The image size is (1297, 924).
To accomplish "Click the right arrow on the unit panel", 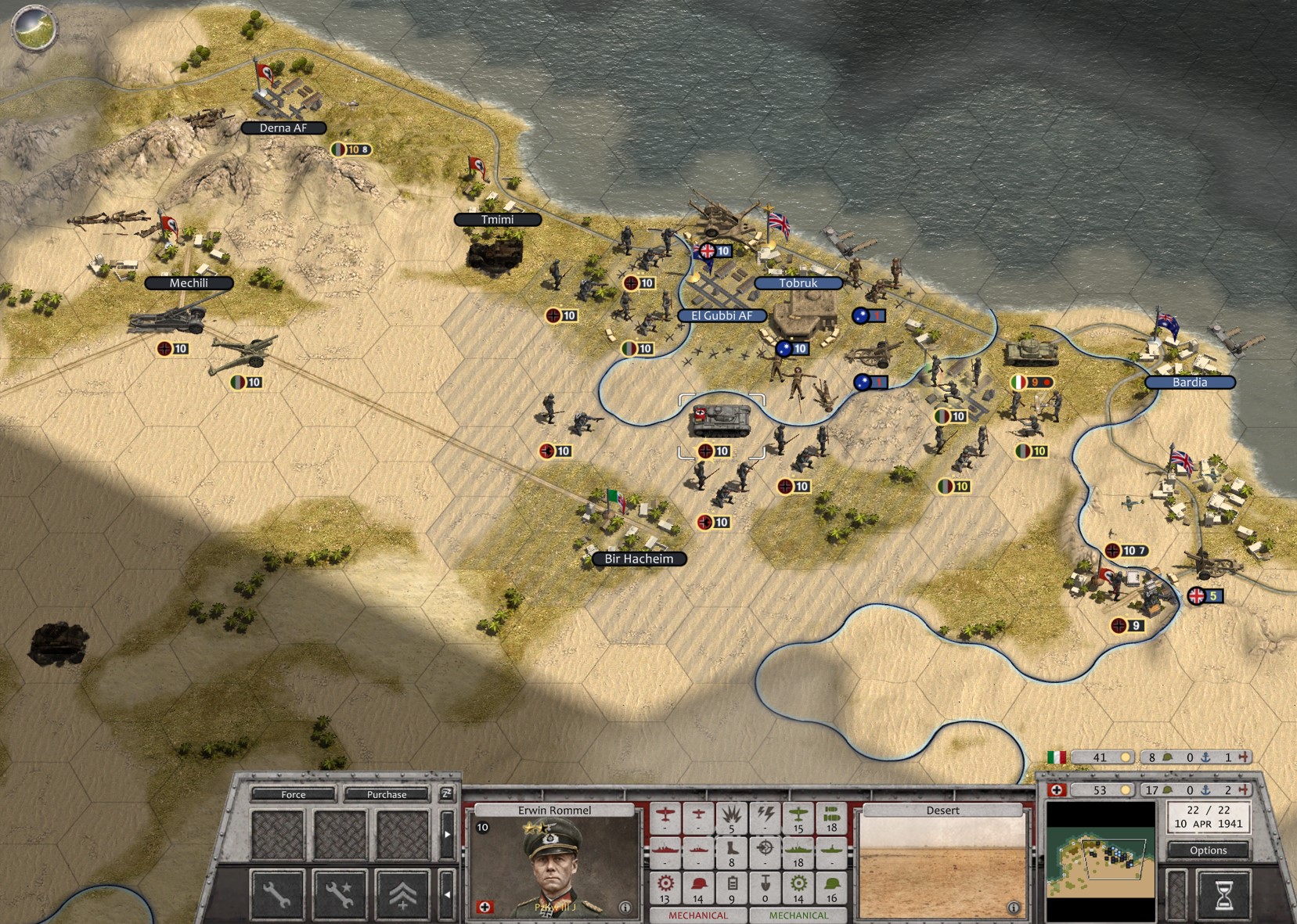I will click(x=447, y=834).
